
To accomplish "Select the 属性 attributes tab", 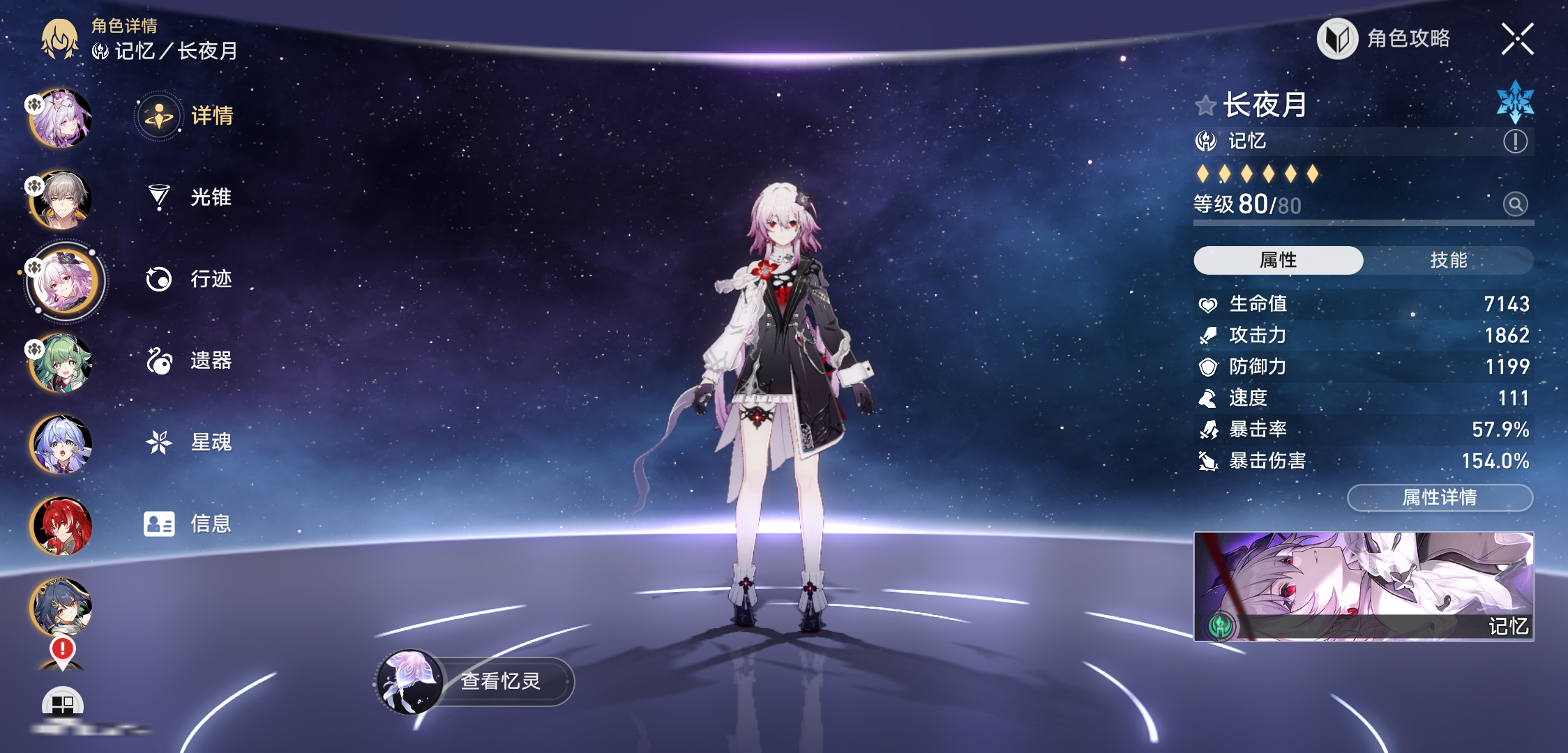I will pyautogui.click(x=1278, y=260).
